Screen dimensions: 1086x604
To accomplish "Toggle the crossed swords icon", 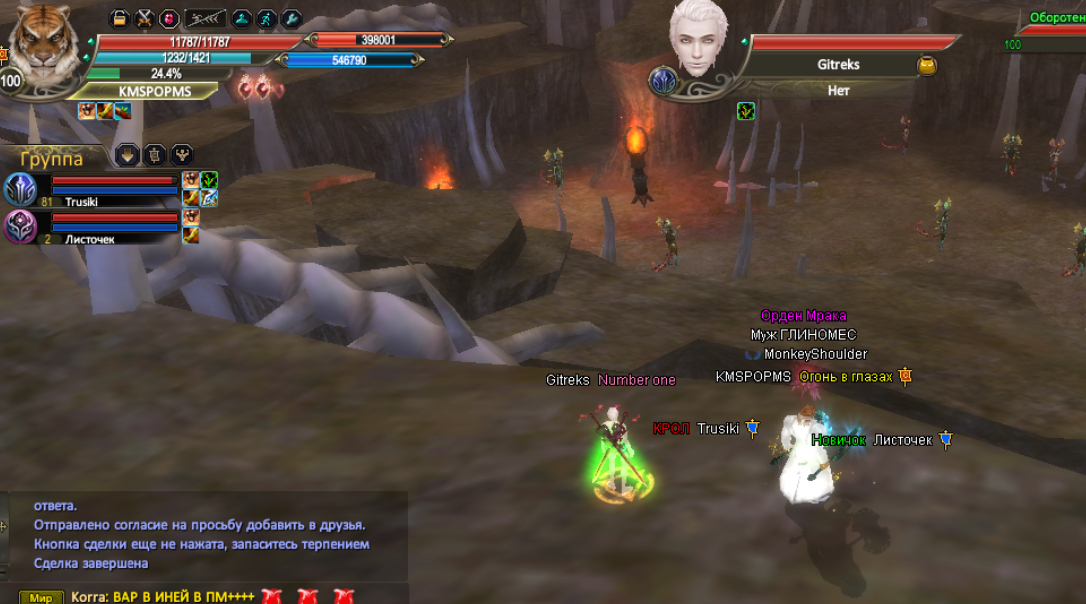I will tap(144, 18).
